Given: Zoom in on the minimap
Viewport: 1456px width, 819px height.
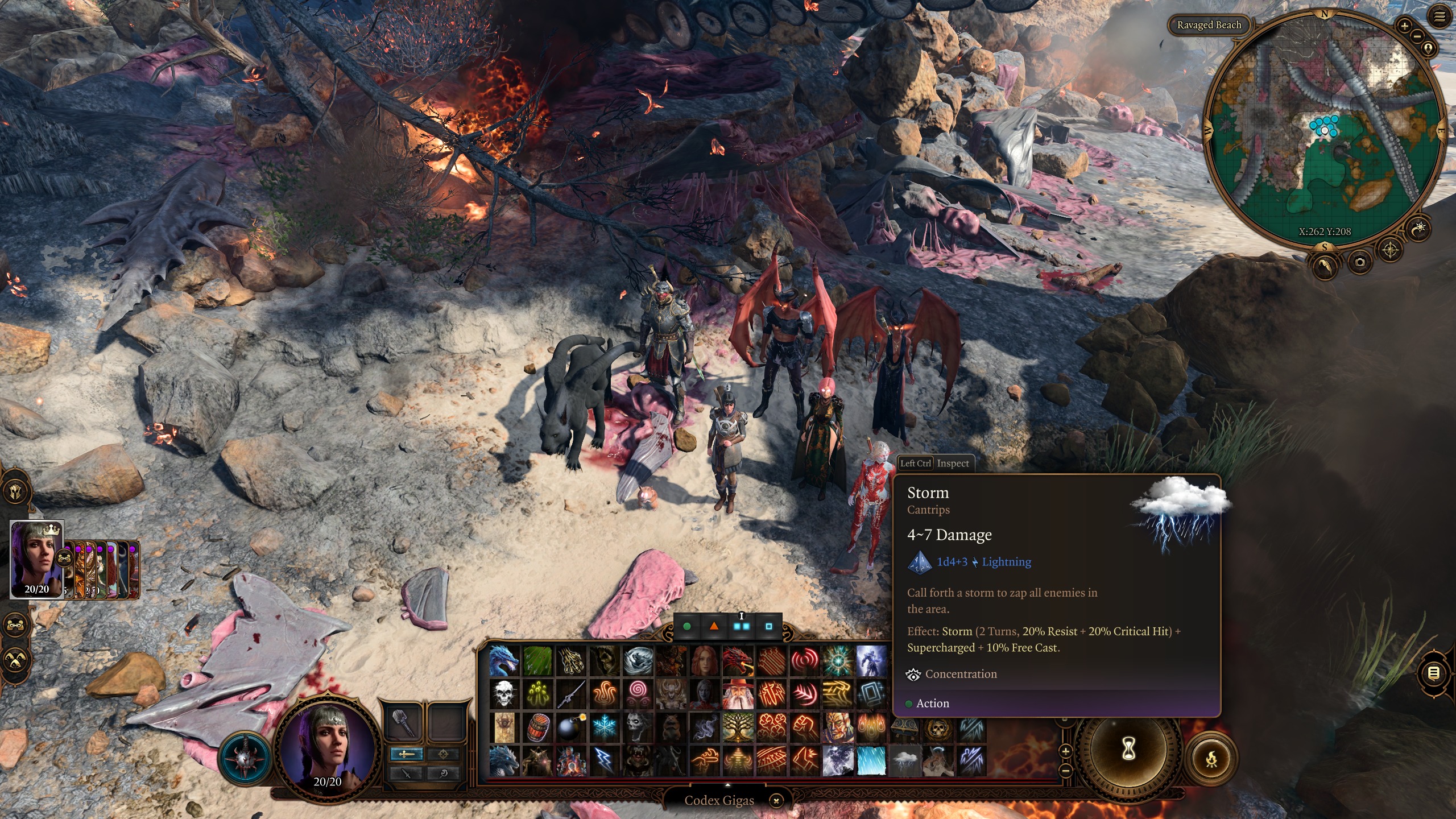Looking at the screenshot, I should [1404, 26].
